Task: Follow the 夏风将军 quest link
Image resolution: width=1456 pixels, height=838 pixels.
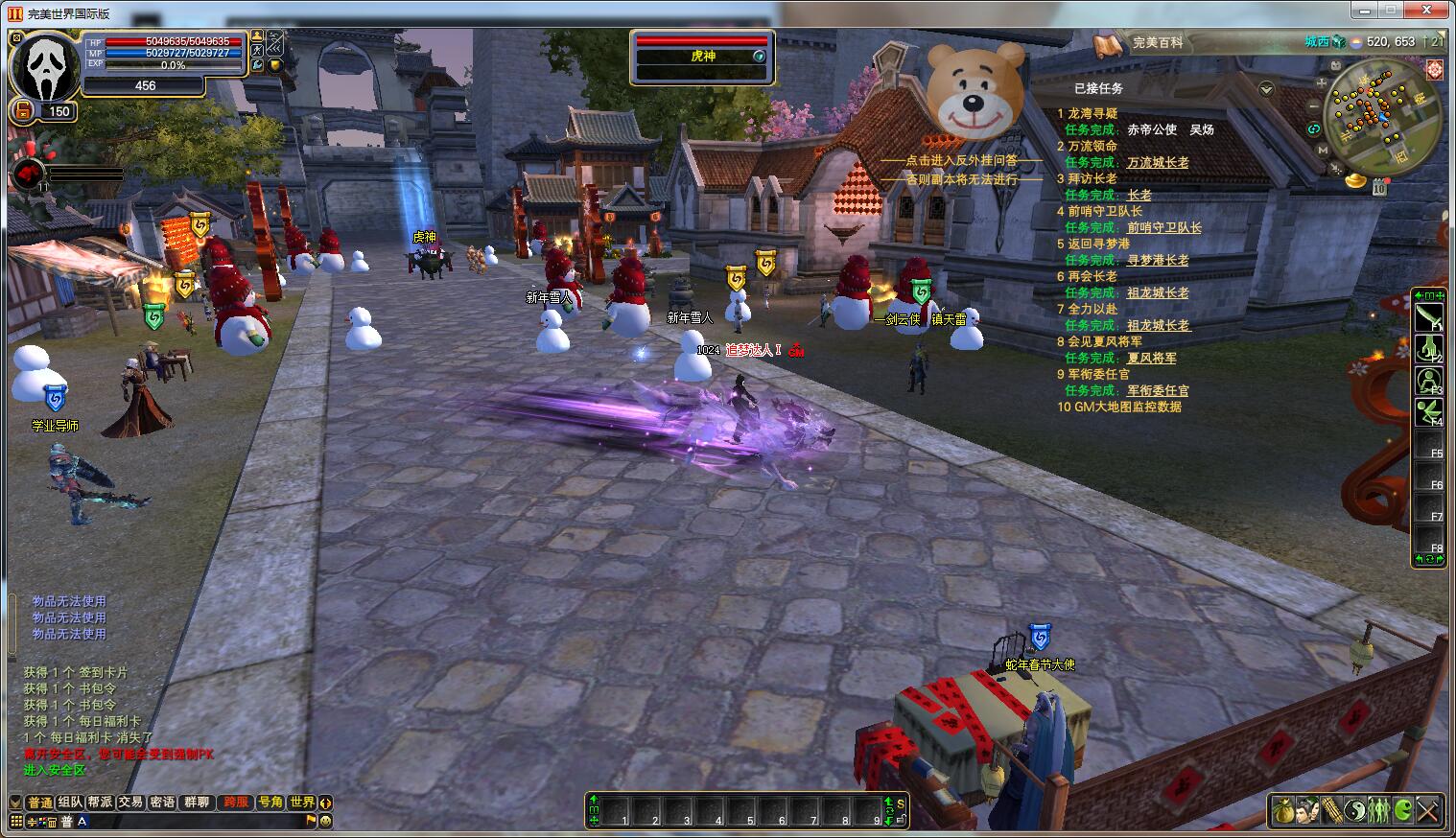Action: [1151, 359]
